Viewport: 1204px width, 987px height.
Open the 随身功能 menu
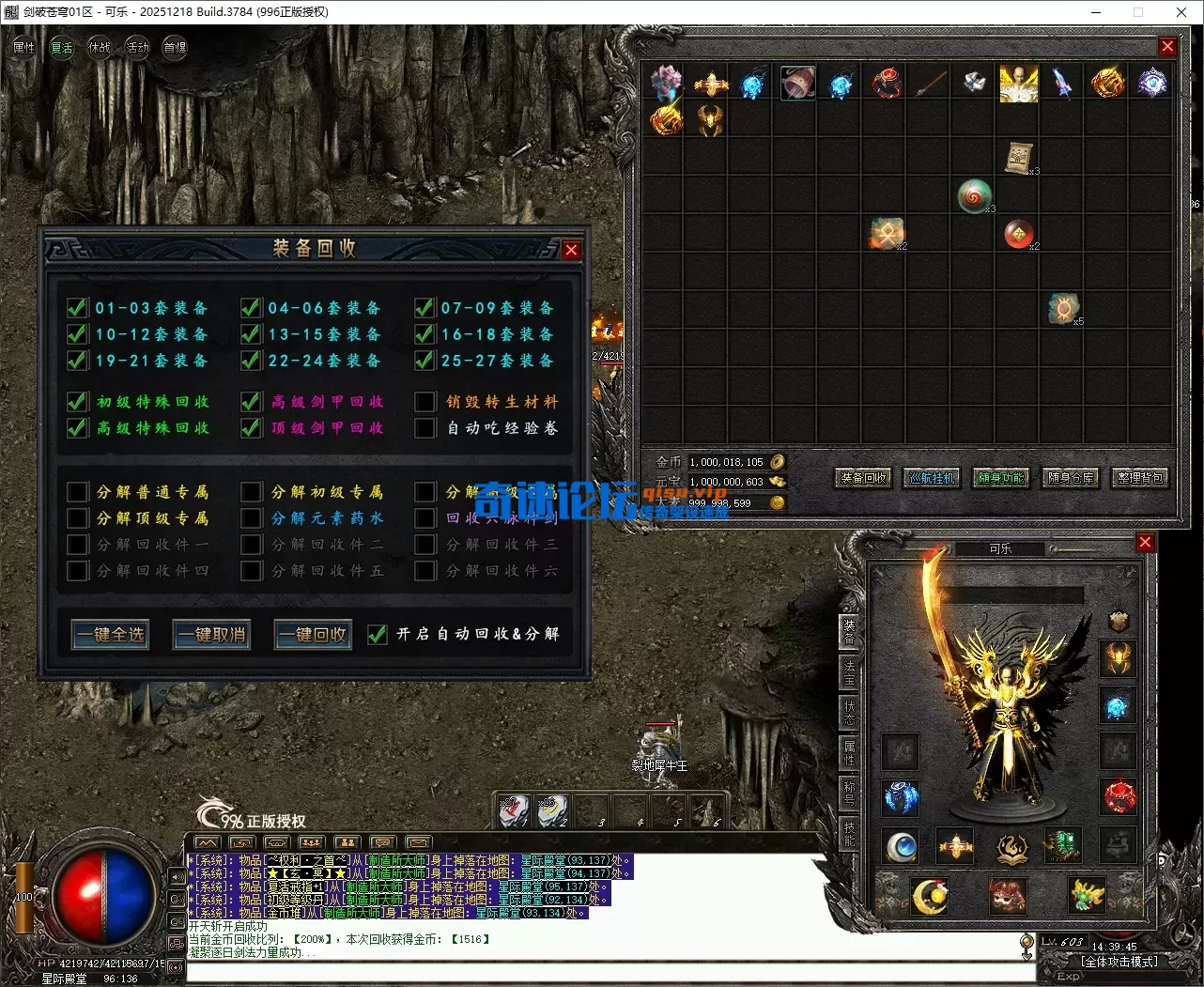click(1001, 478)
